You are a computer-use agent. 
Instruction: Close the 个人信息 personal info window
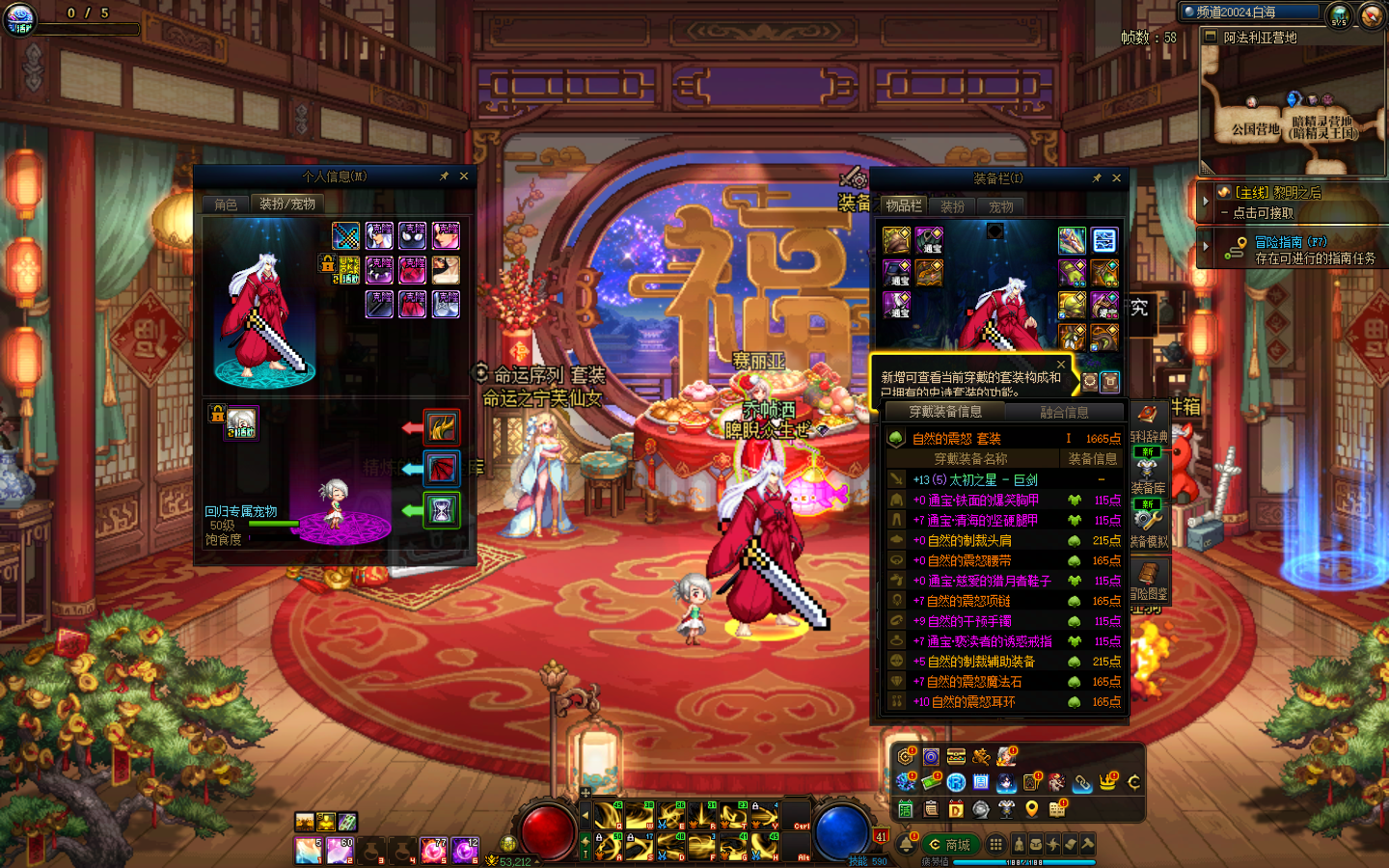point(464,176)
